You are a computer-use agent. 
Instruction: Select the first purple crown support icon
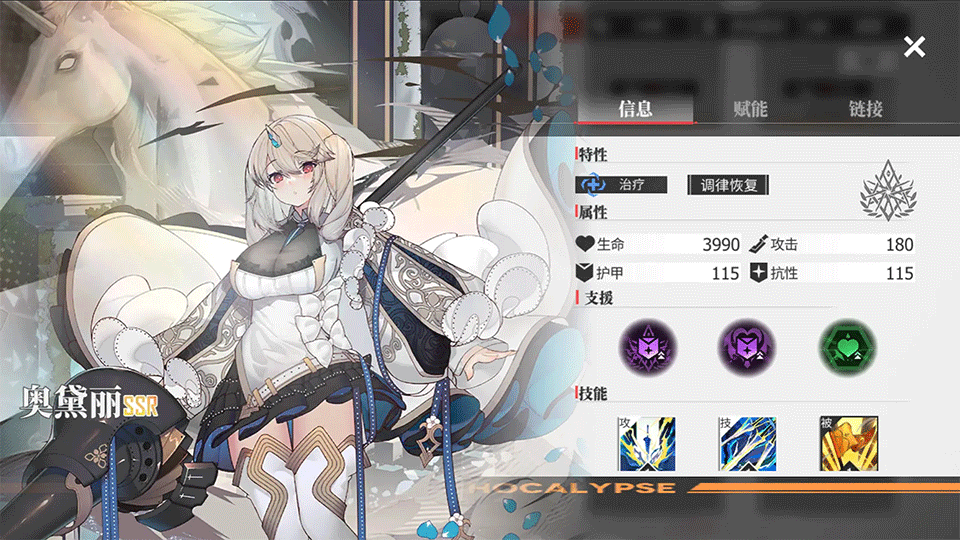644,345
